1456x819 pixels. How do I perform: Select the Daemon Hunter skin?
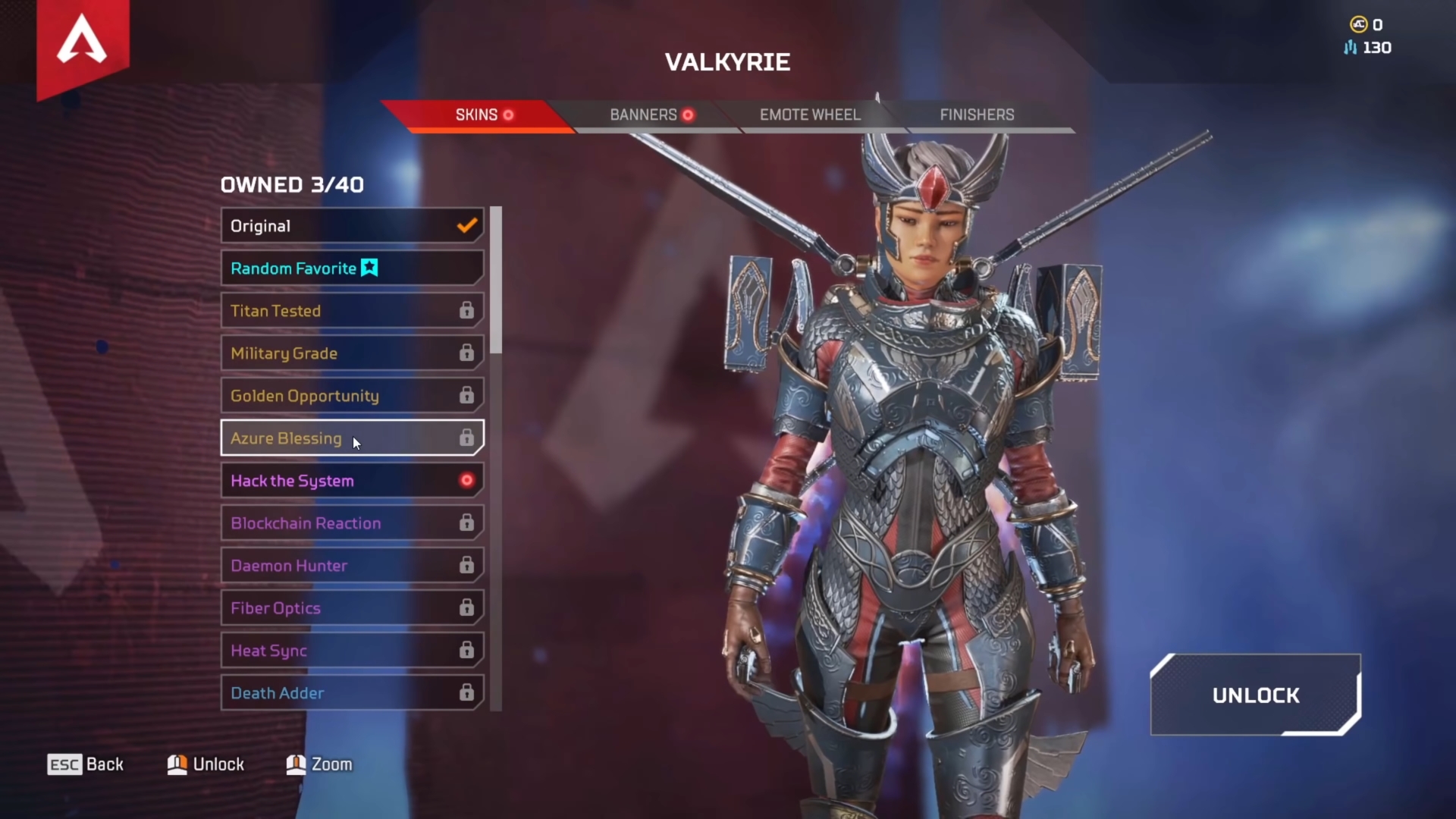click(352, 566)
